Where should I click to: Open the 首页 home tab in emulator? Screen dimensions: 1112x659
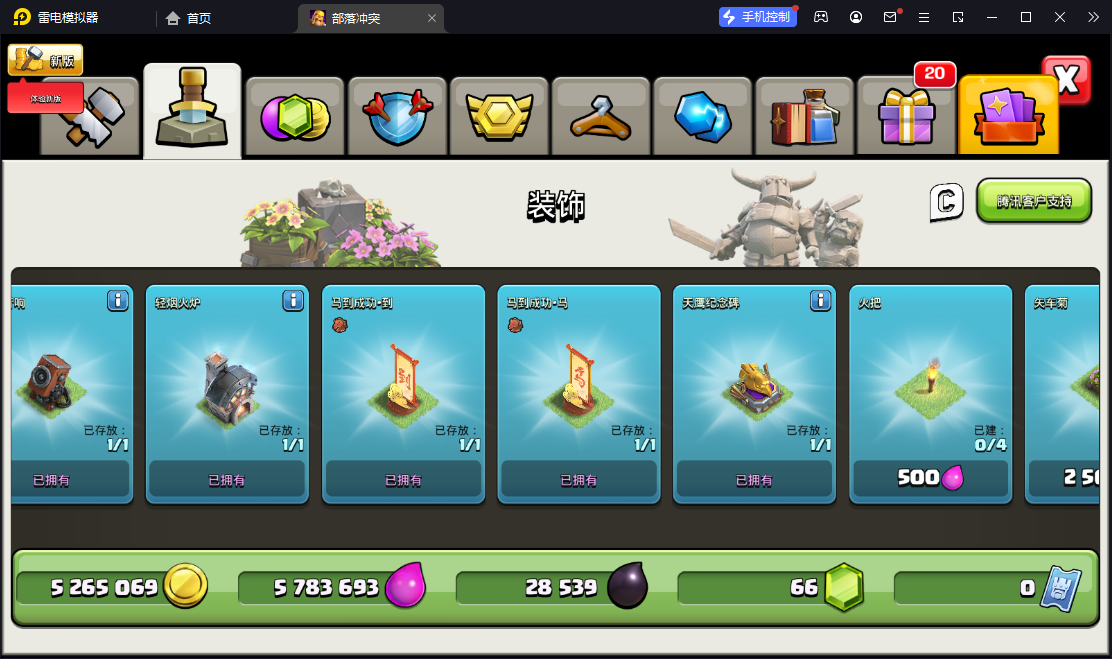188,18
